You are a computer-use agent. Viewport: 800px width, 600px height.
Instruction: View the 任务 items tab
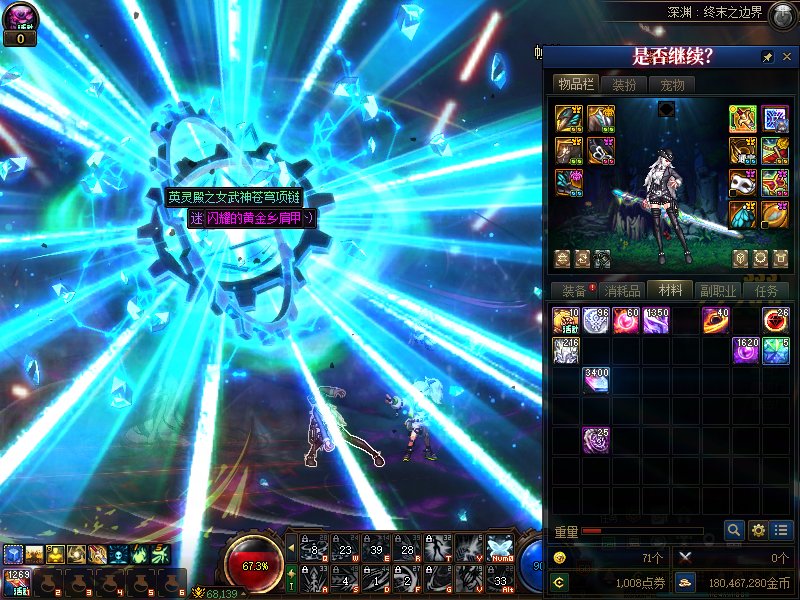tap(767, 291)
